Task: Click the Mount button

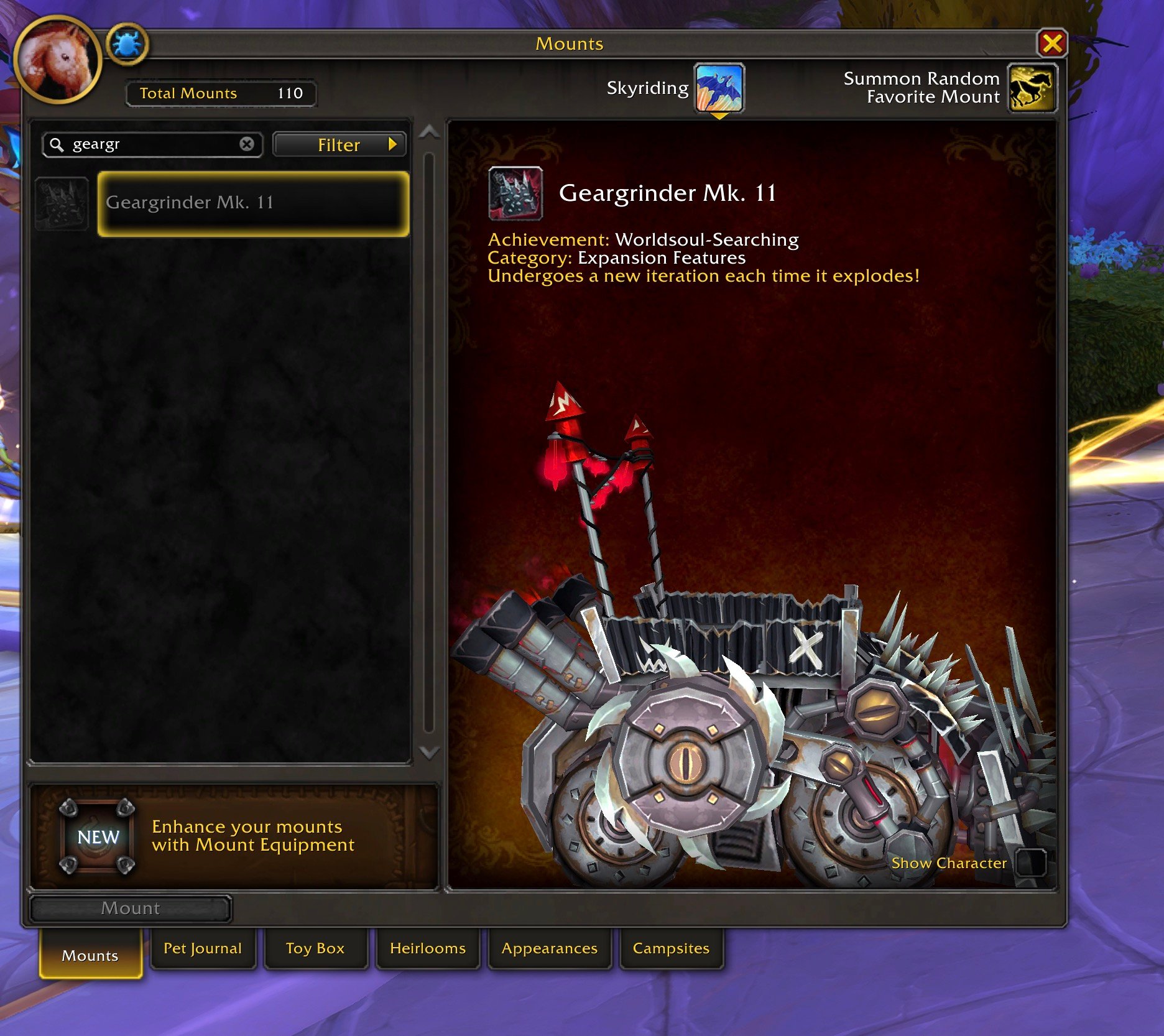Action: [x=131, y=909]
